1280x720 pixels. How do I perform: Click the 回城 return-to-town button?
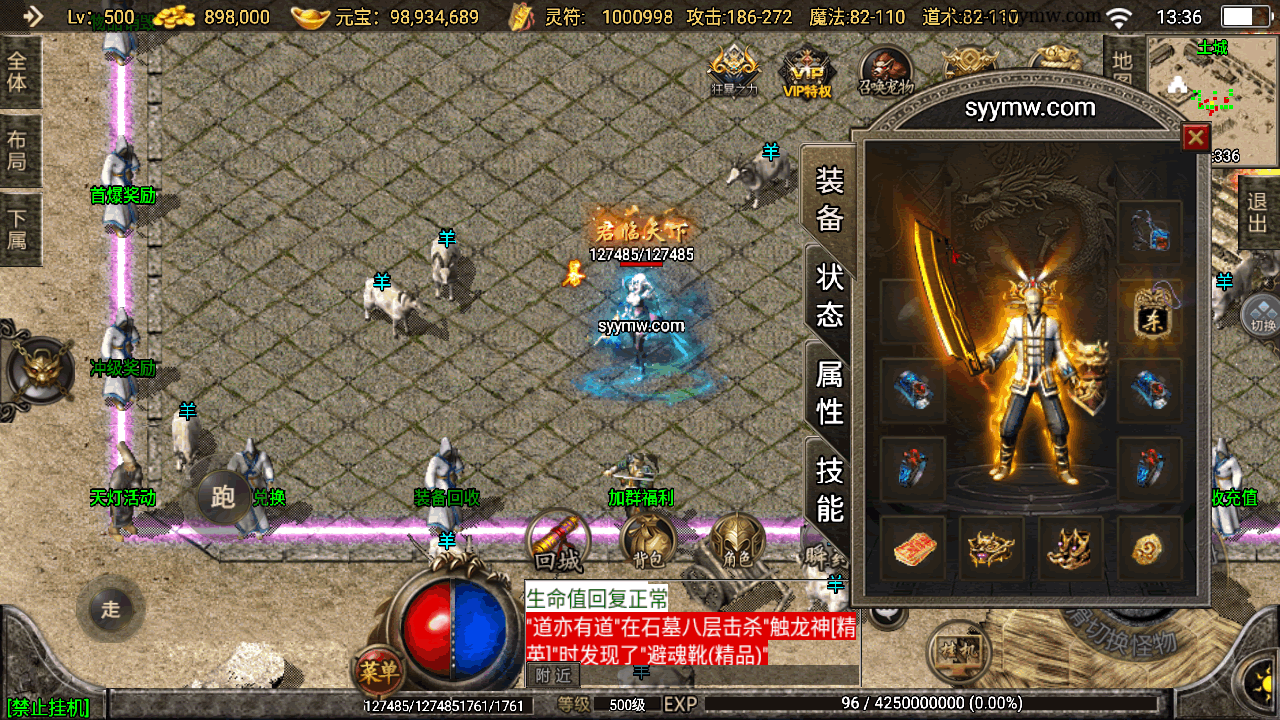(x=559, y=545)
